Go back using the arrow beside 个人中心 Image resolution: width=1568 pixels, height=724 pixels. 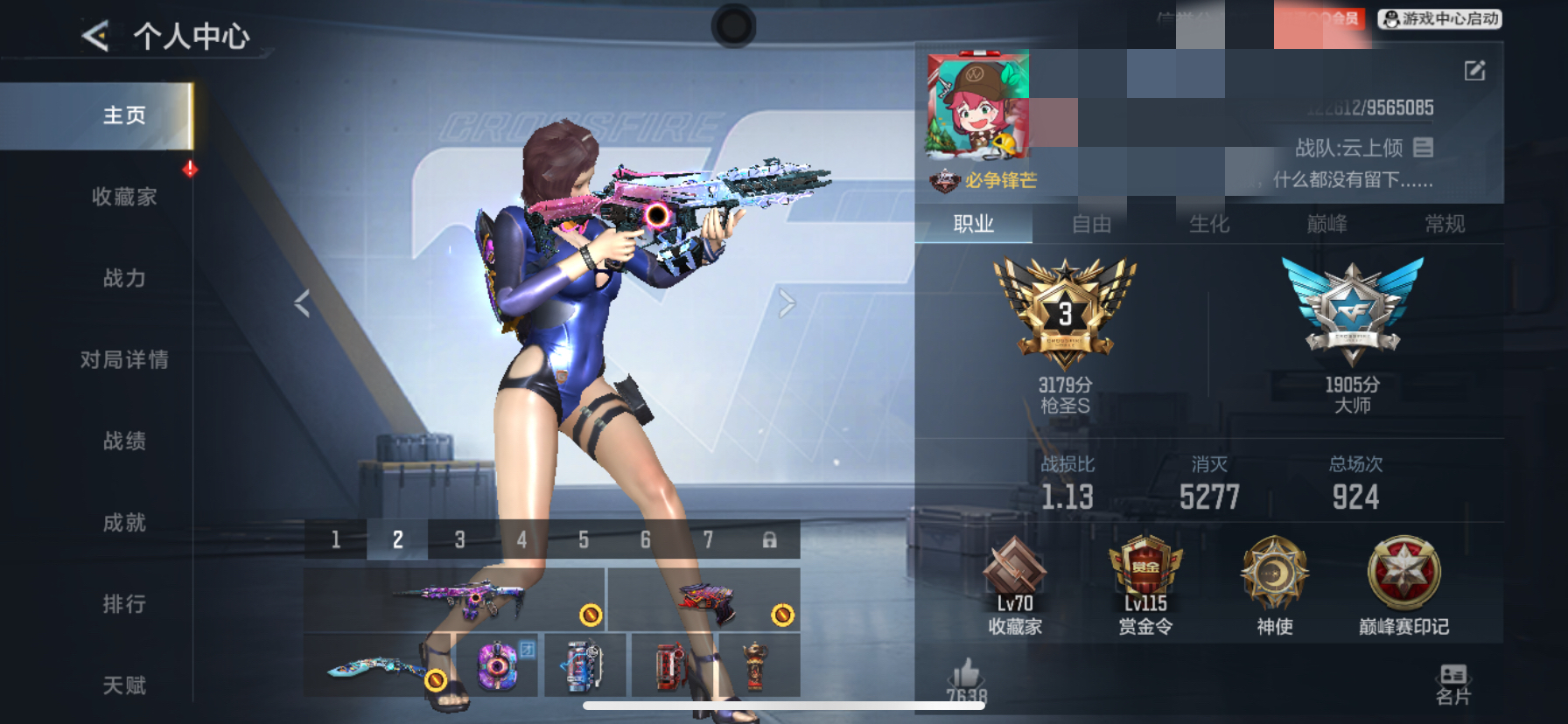(96, 36)
